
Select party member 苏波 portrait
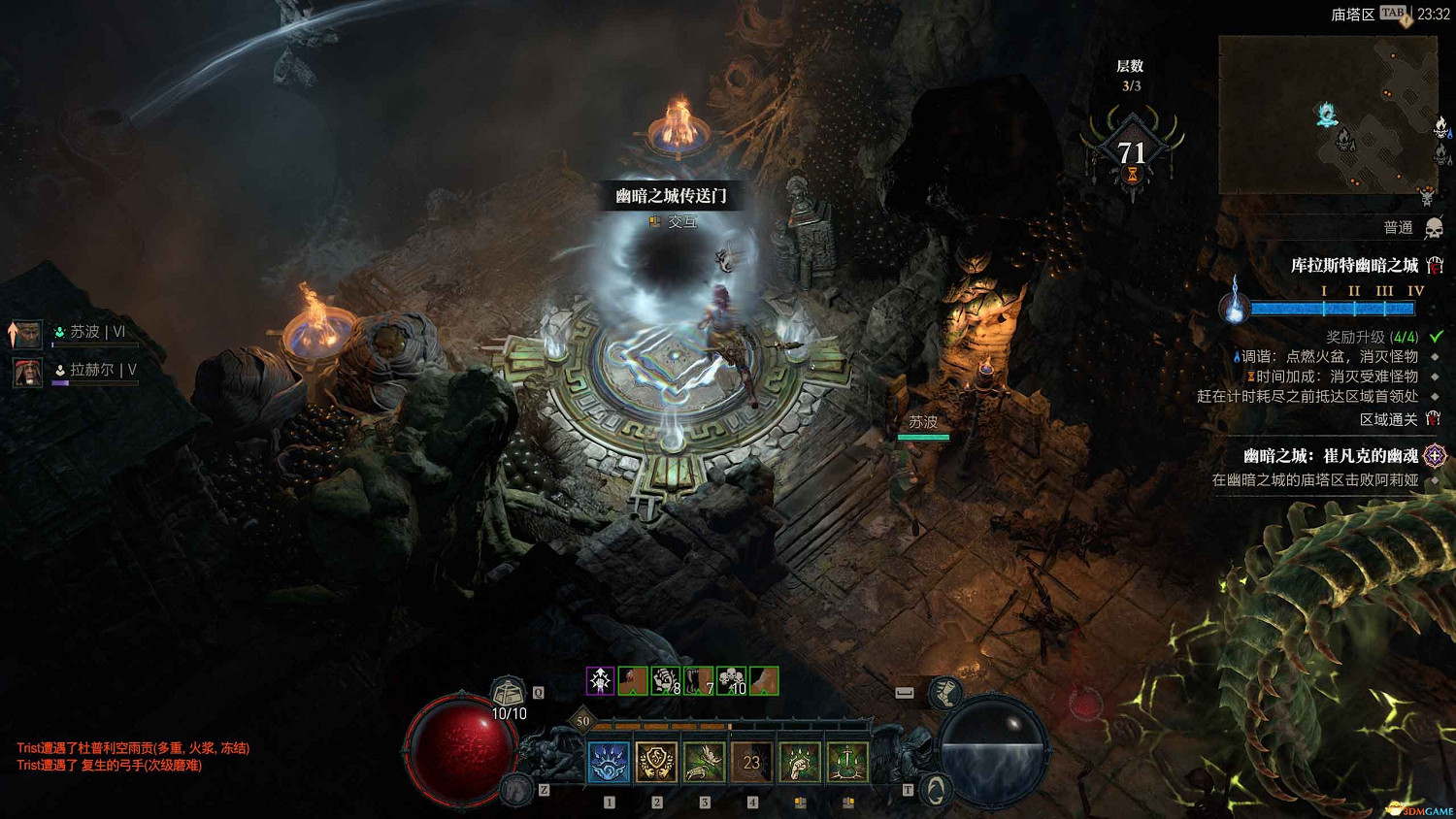[x=26, y=334]
